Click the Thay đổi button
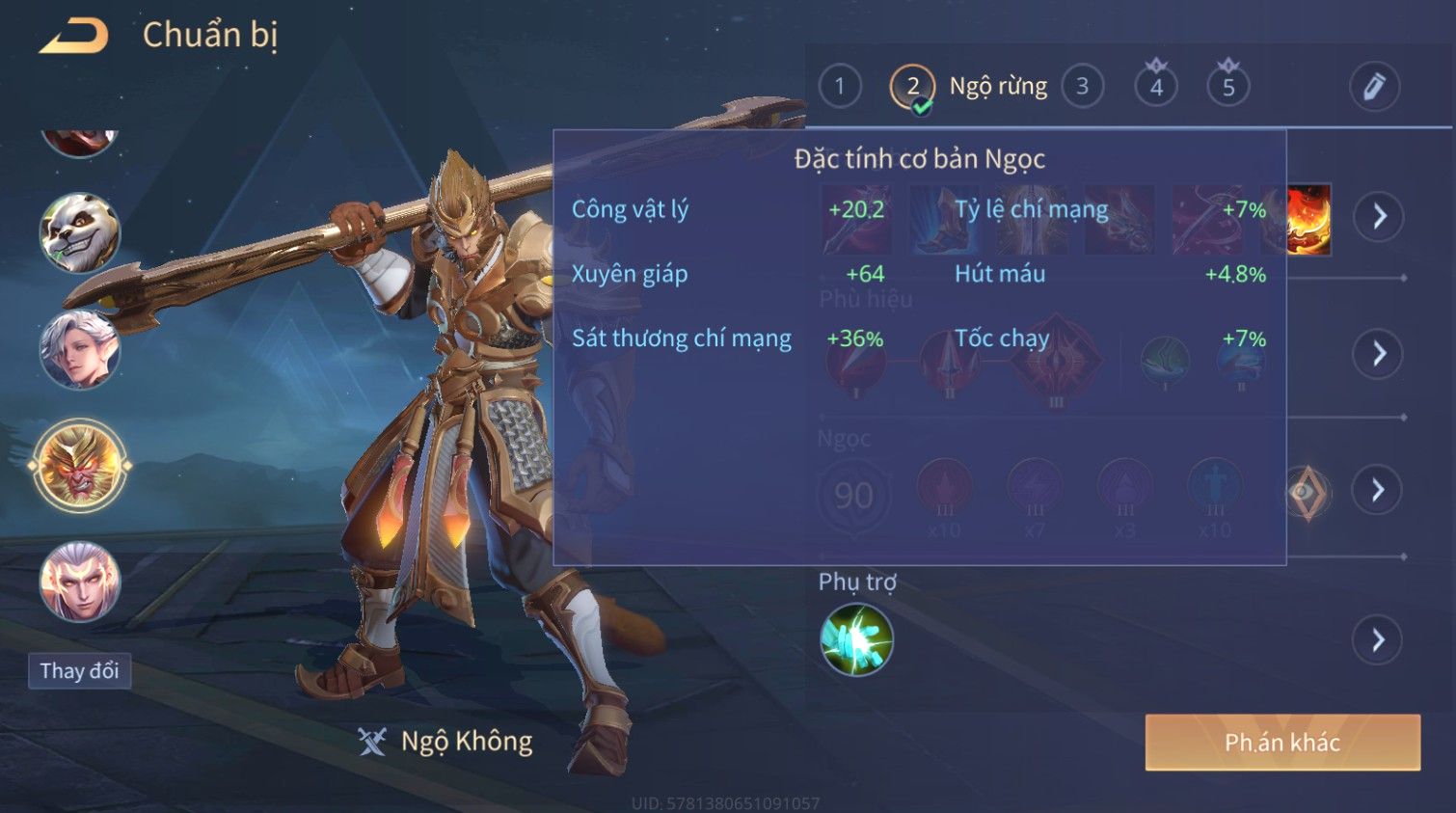This screenshot has height=813, width=1456. pyautogui.click(x=79, y=670)
